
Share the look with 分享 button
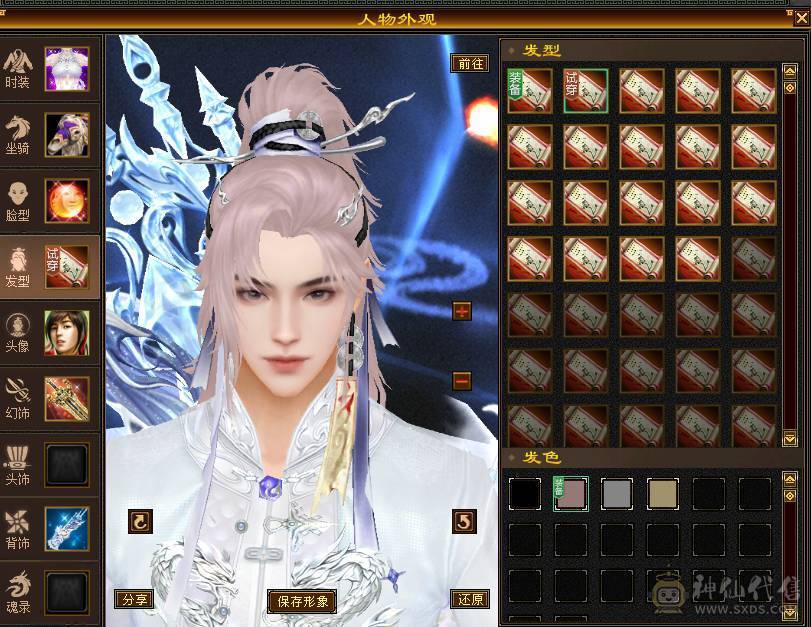(x=132, y=599)
